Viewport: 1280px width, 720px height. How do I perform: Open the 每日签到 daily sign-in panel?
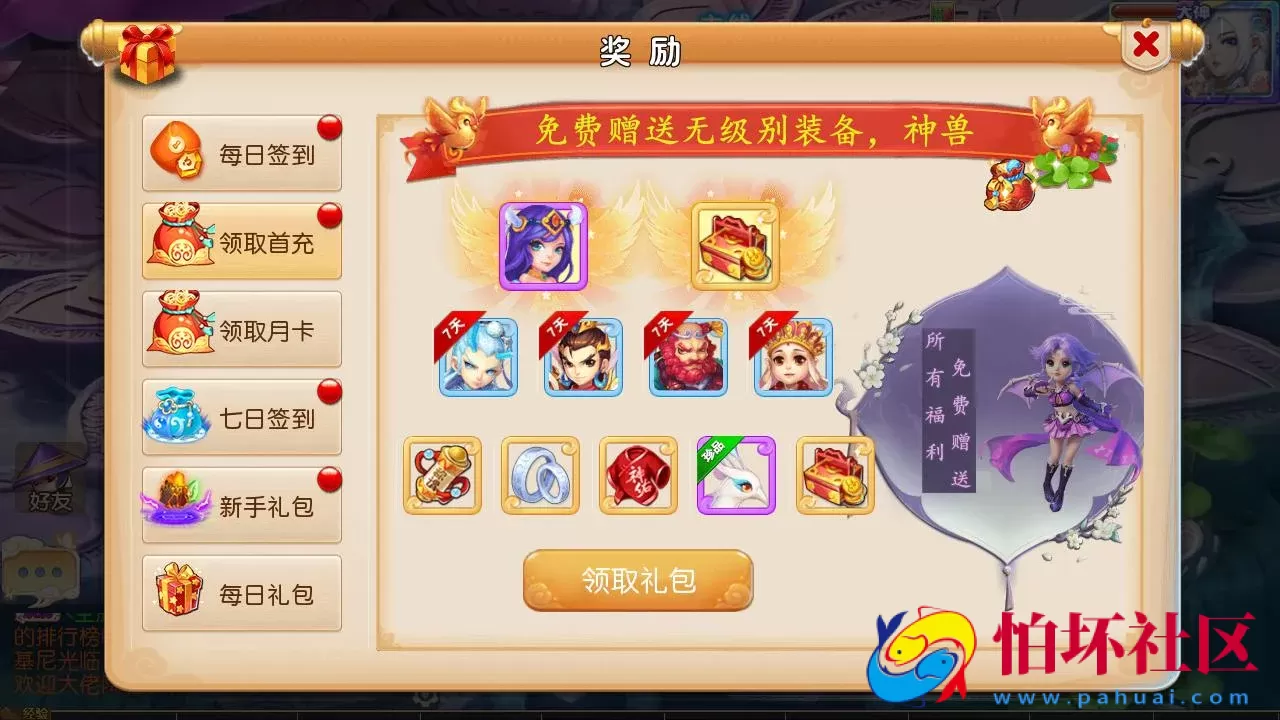(x=241, y=152)
